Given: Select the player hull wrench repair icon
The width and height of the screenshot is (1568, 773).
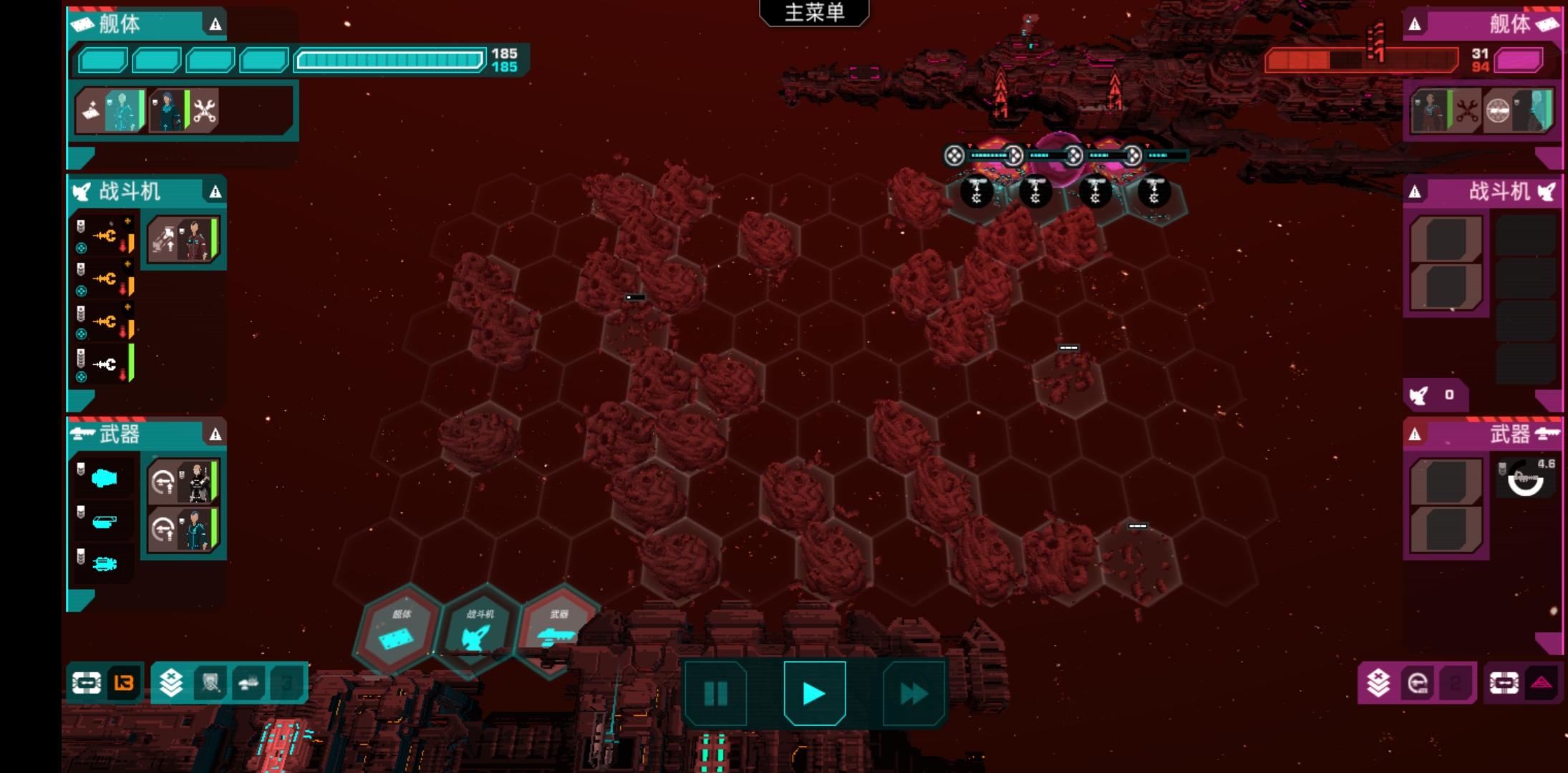Looking at the screenshot, I should [205, 111].
